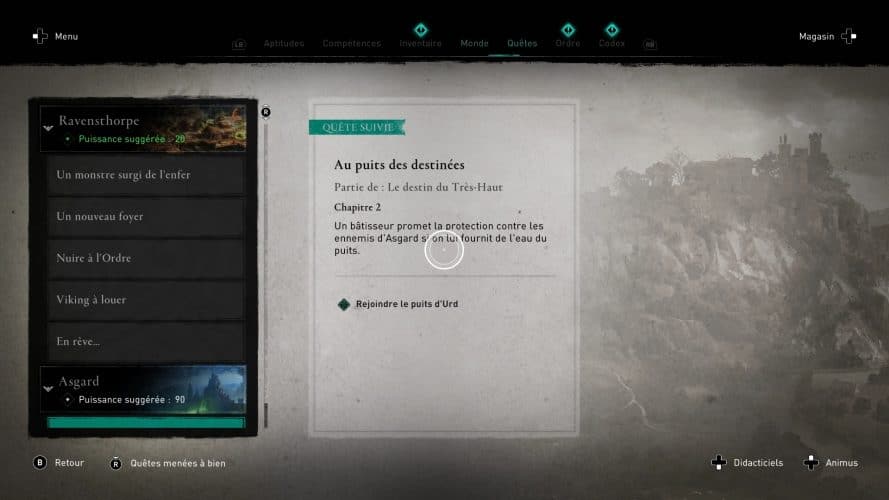Open the Ordre tab
The width and height of the screenshot is (889, 500).
pyautogui.click(x=567, y=44)
